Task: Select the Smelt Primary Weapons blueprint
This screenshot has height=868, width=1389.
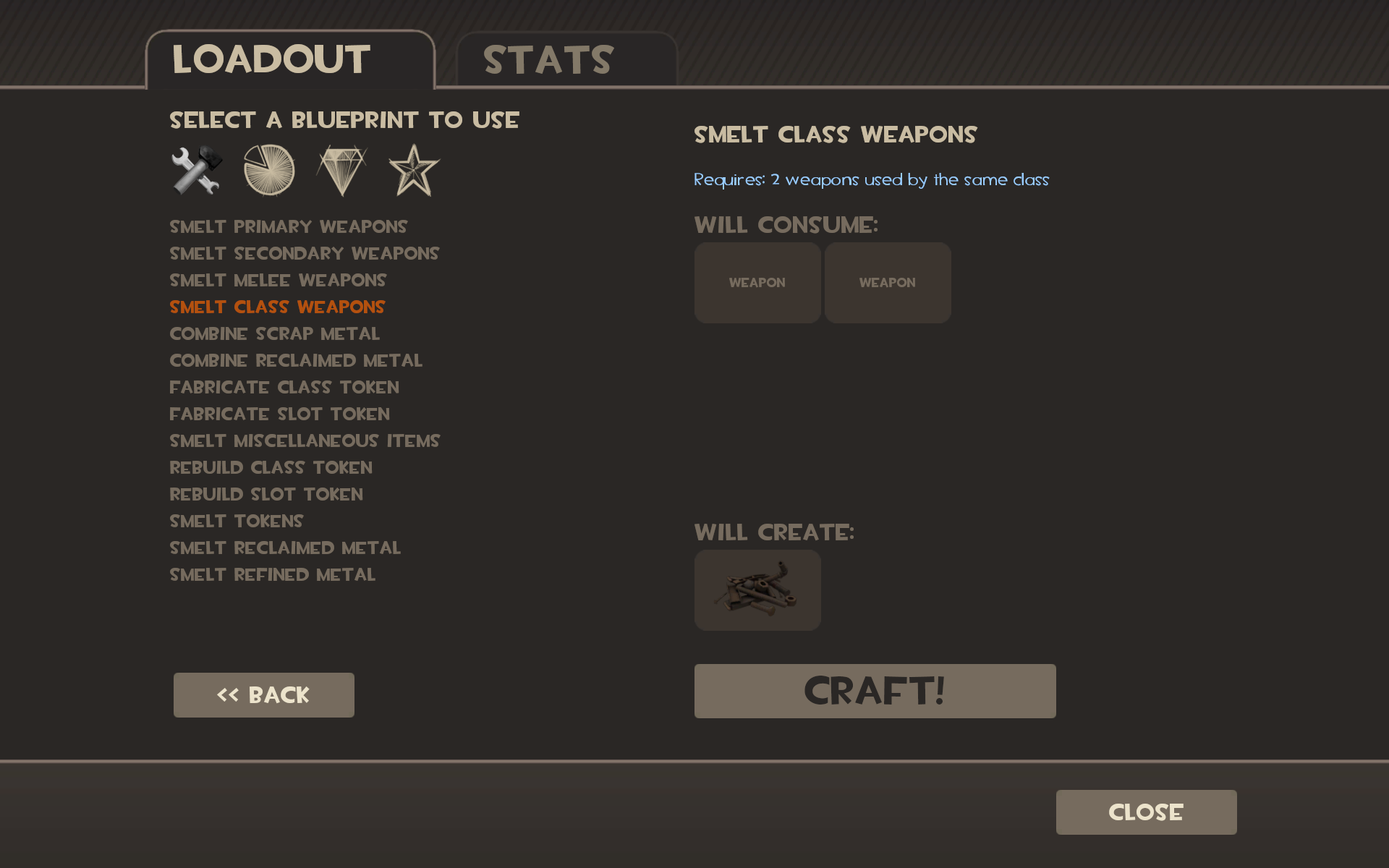Action: pyautogui.click(x=288, y=226)
